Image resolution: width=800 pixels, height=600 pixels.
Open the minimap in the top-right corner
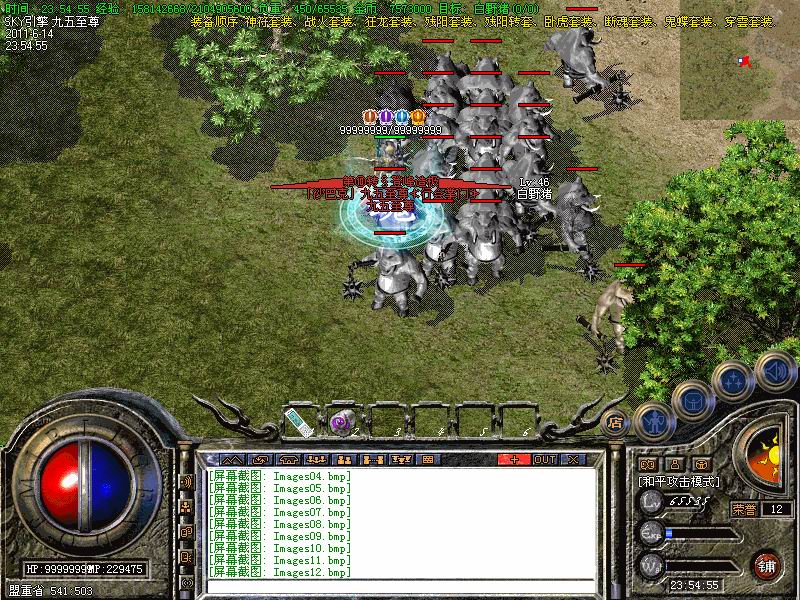[x=740, y=60]
